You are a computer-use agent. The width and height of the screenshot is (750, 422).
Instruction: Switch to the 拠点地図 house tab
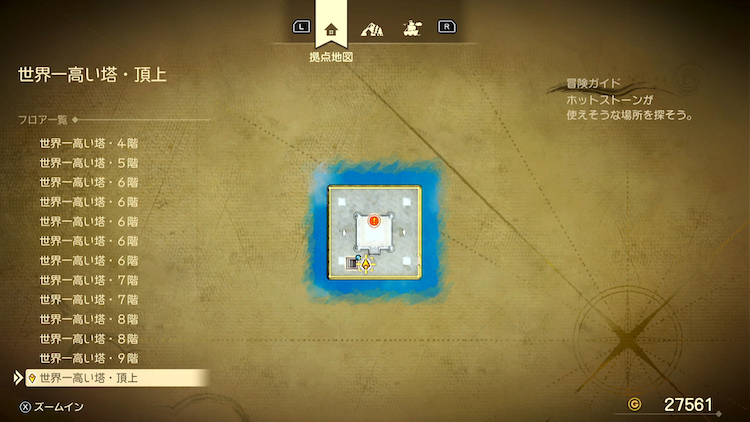(331, 27)
